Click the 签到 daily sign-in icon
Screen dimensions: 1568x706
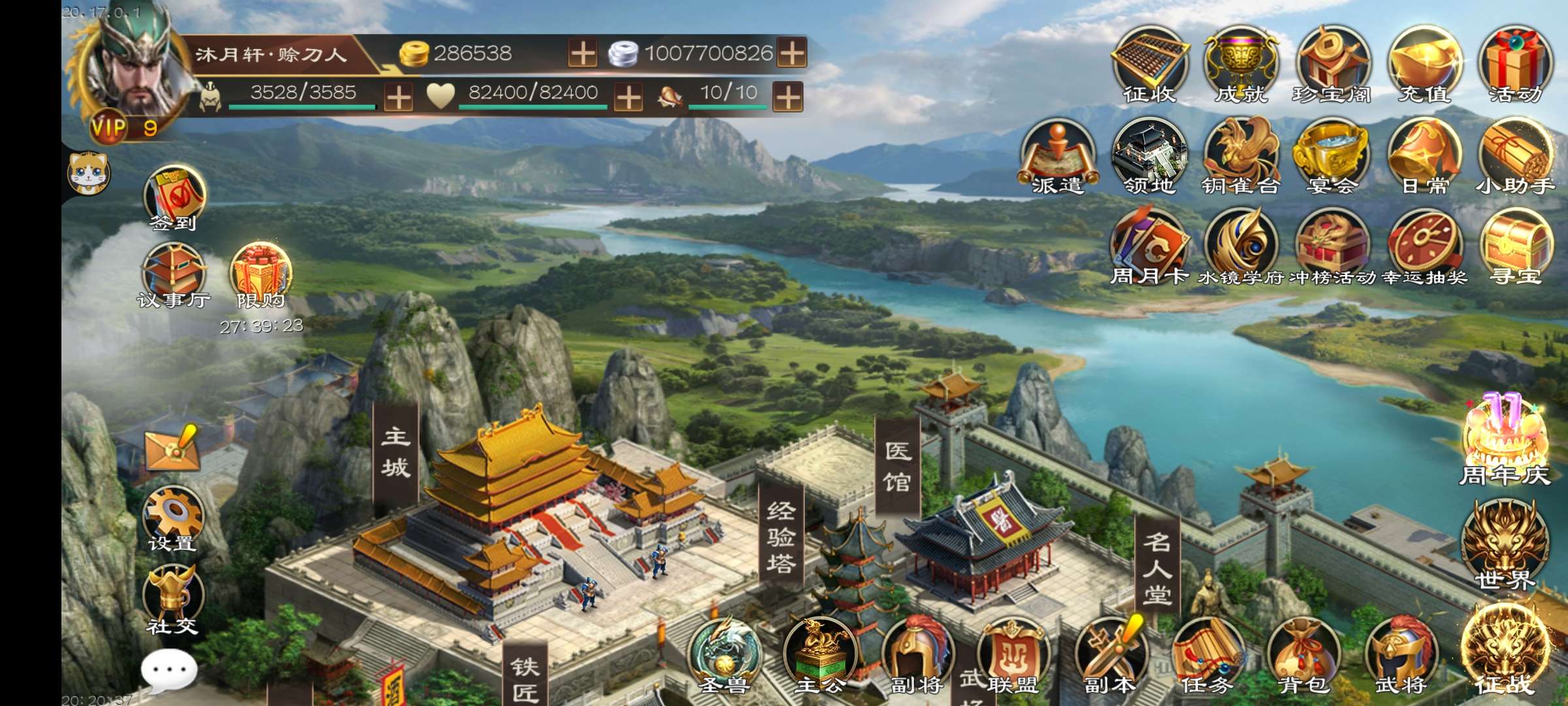pos(174,197)
